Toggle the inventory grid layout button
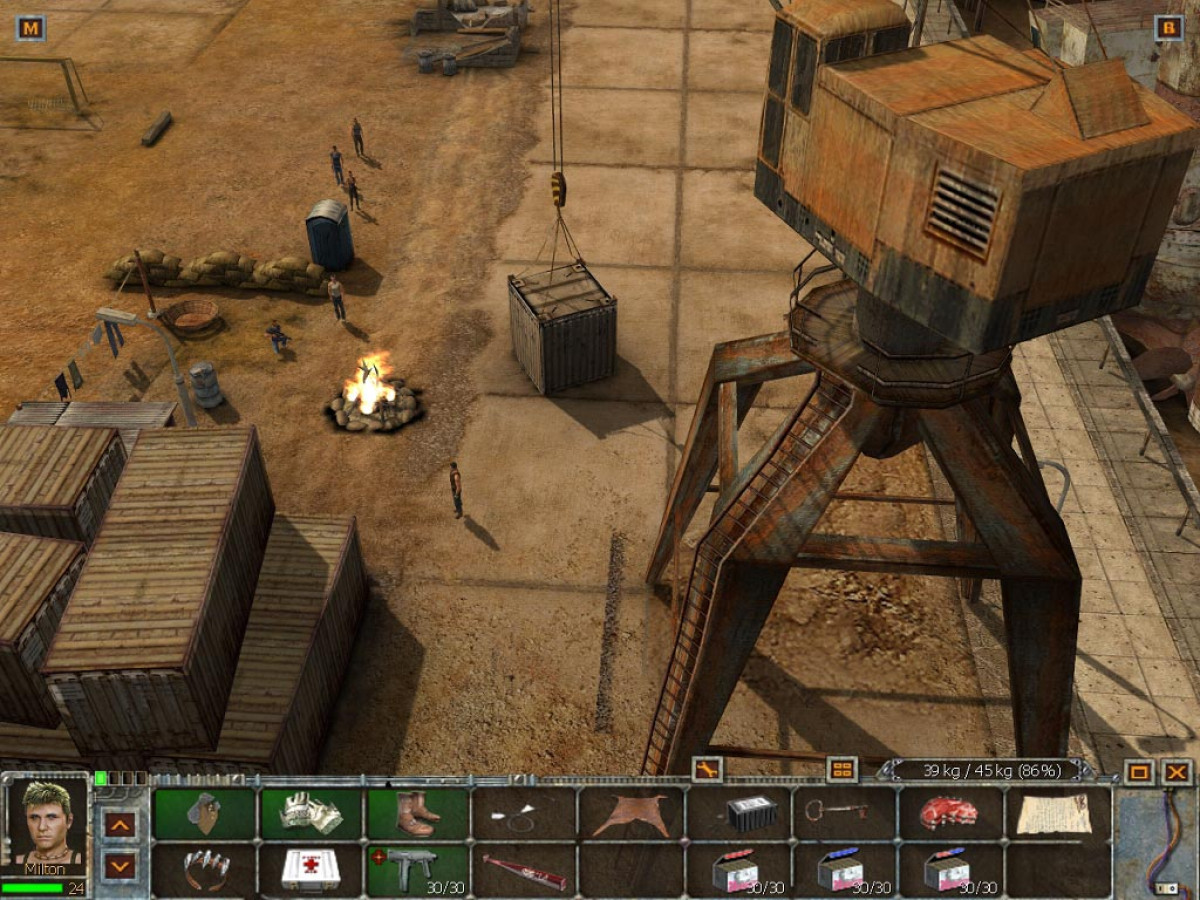The image size is (1200, 900). [x=843, y=769]
